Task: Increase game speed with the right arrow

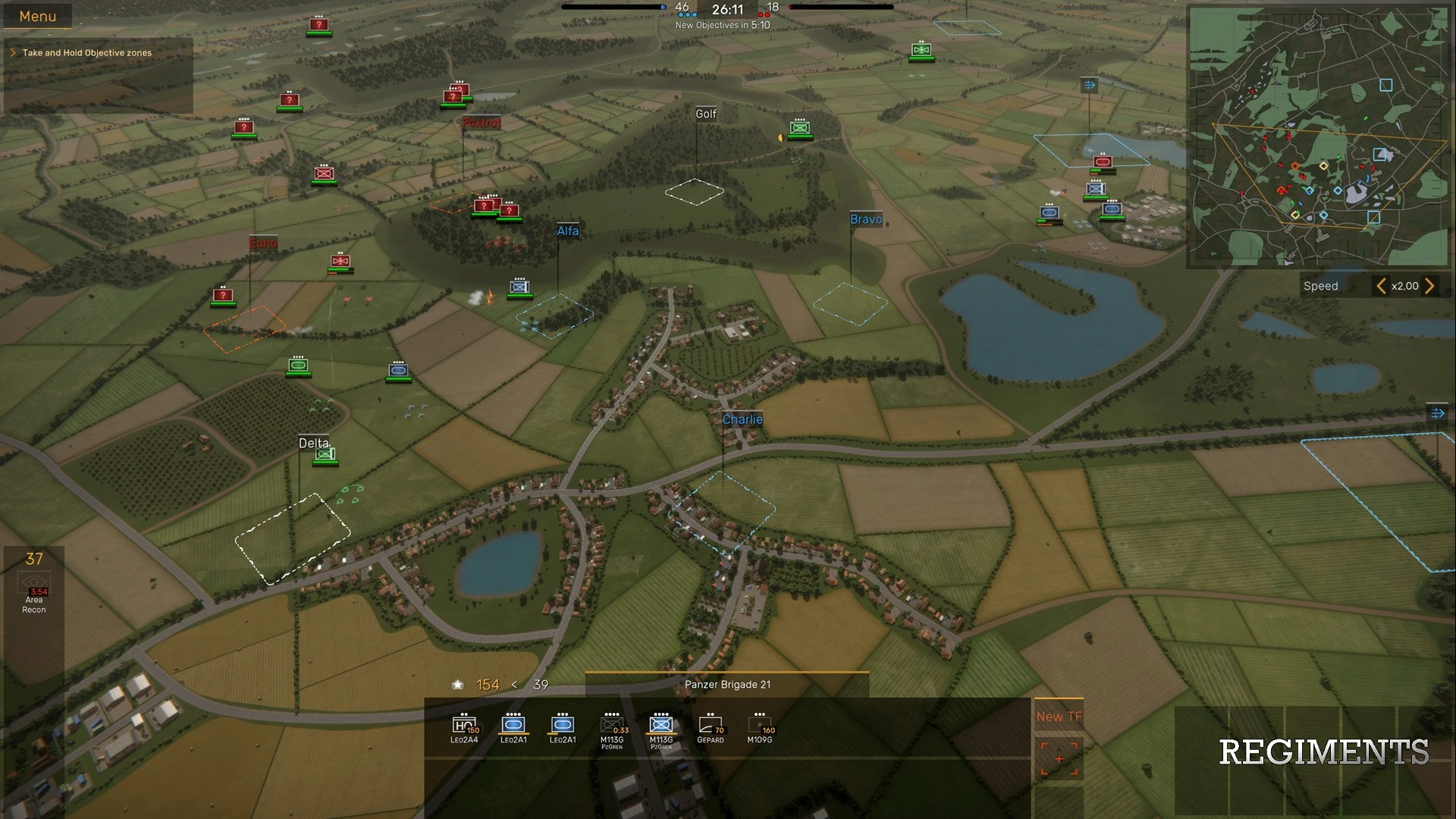Action: tap(1429, 286)
